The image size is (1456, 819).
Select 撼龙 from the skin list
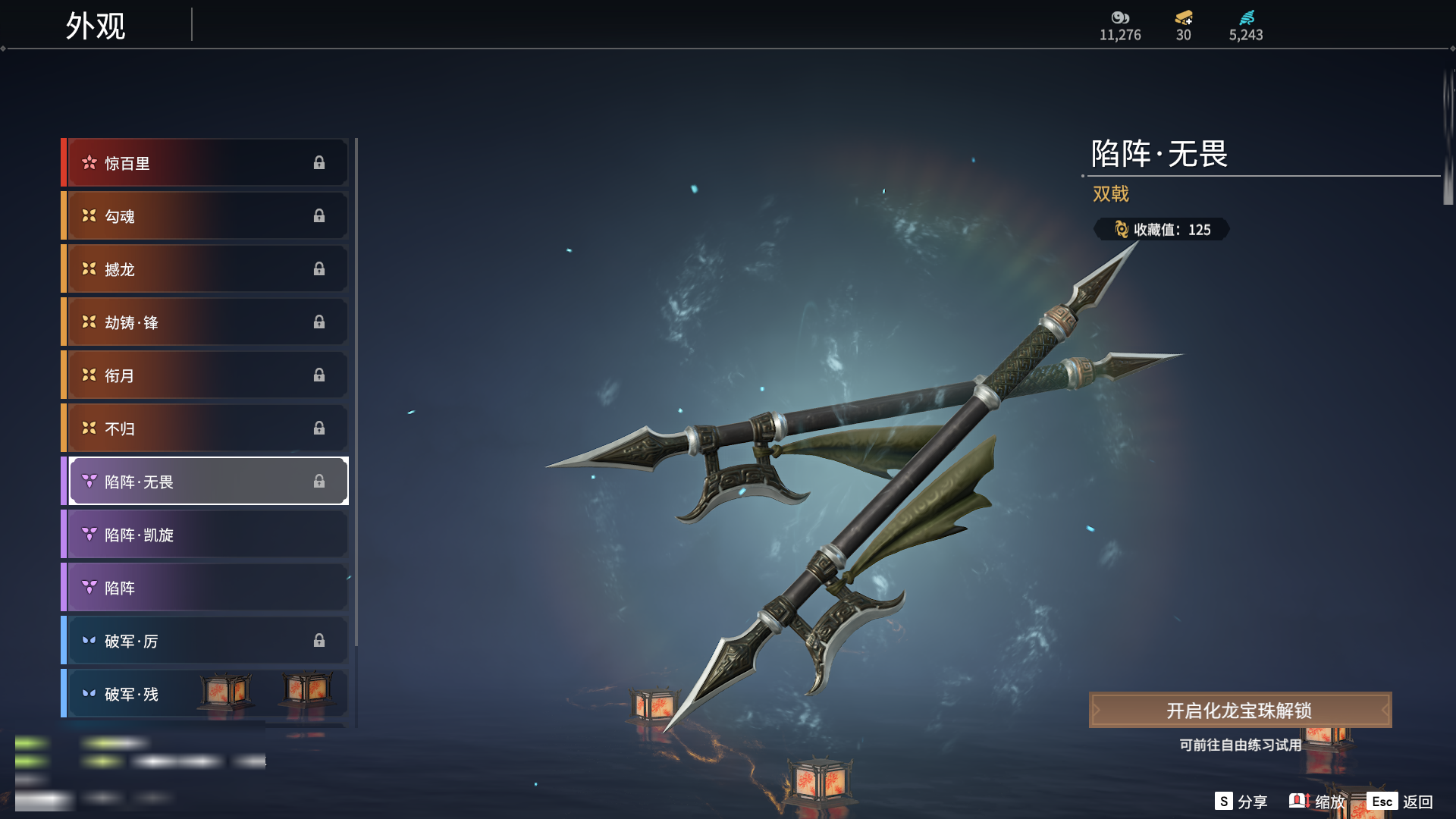tap(206, 269)
